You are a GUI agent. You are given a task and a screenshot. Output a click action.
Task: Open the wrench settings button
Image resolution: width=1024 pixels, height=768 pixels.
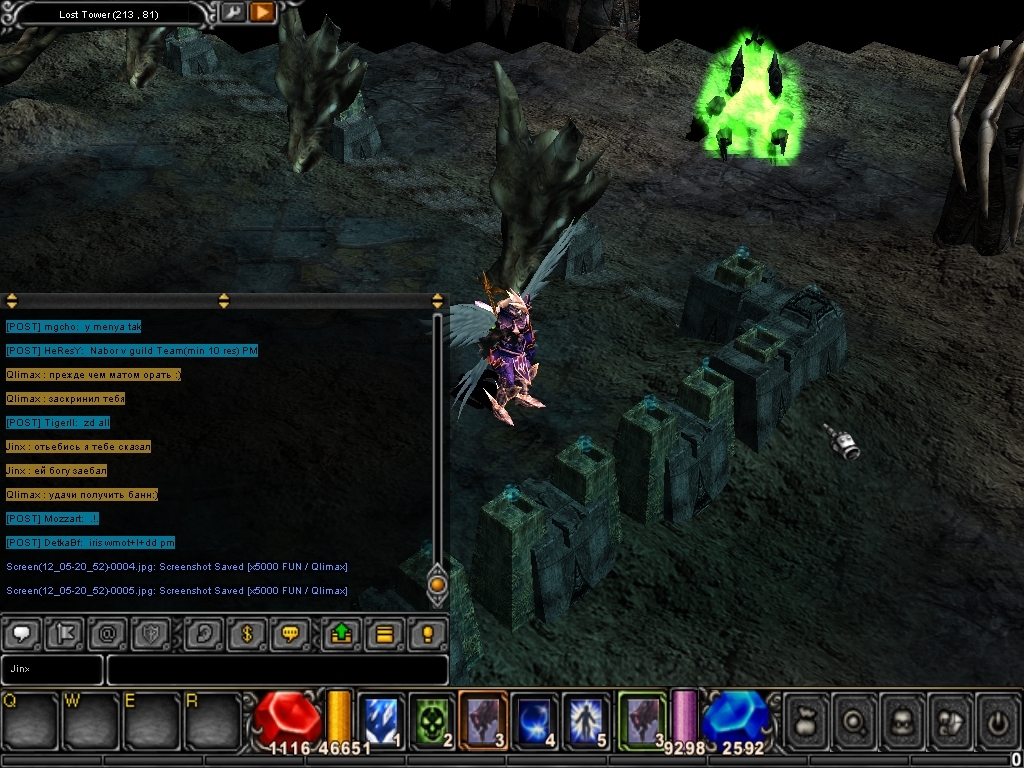[233, 13]
